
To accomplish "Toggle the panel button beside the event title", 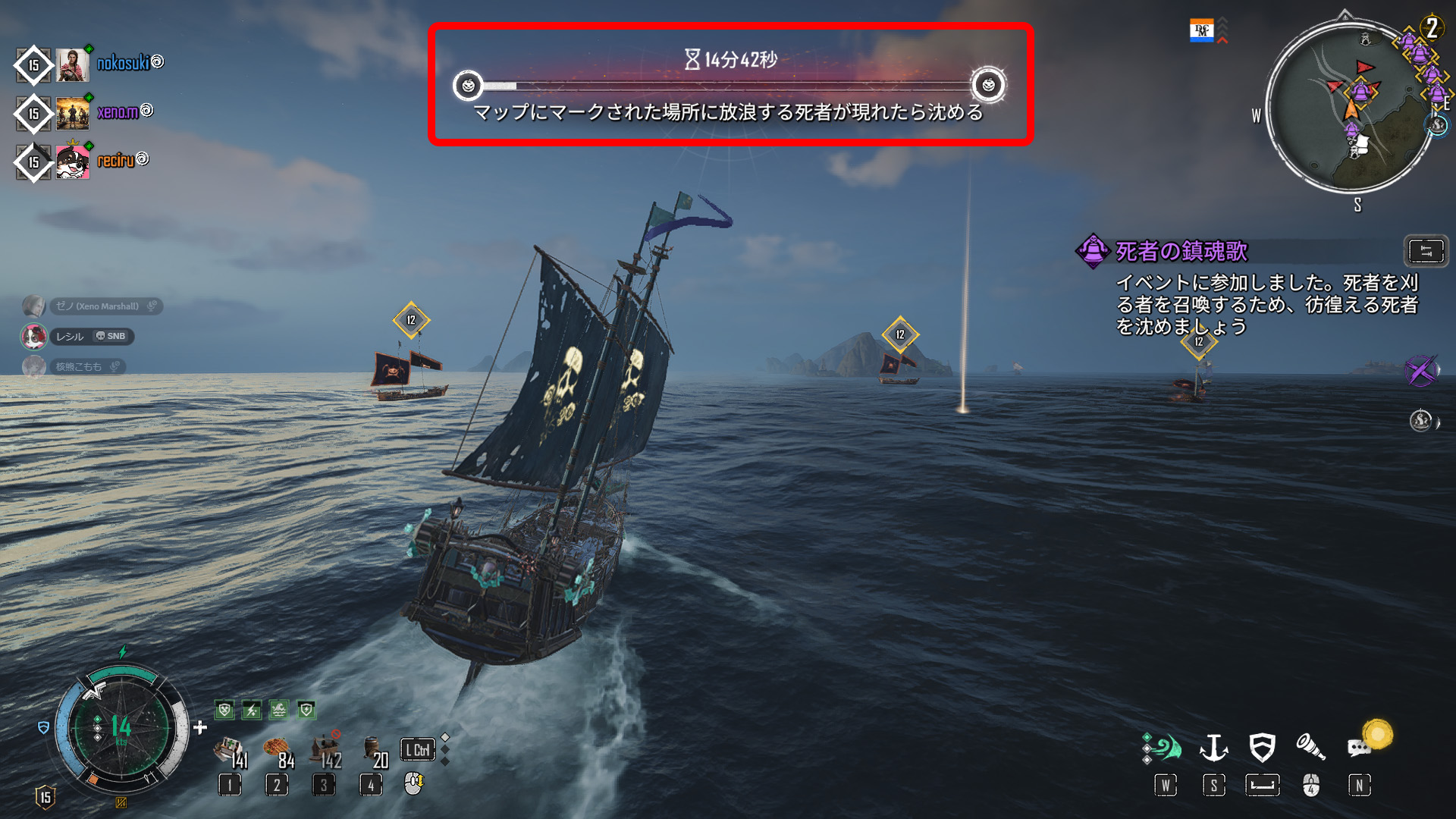I will pyautogui.click(x=1426, y=251).
